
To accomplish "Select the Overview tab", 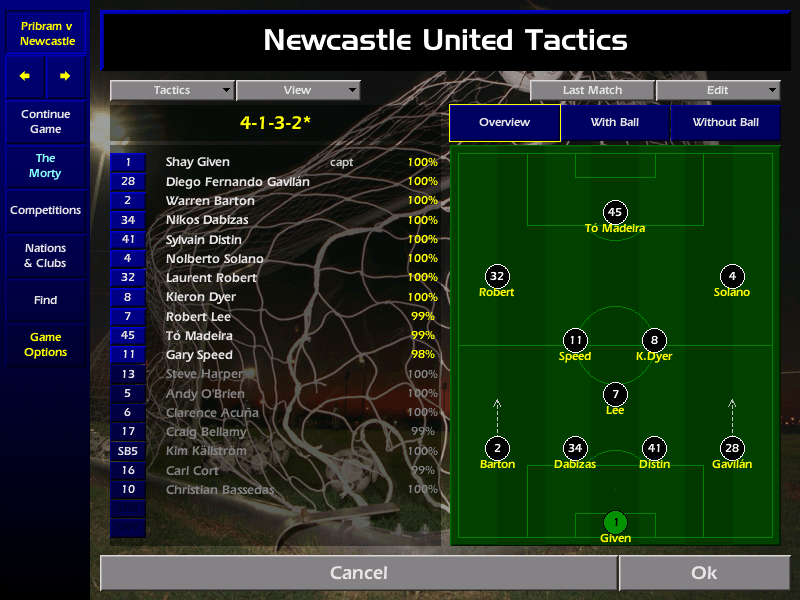I will pyautogui.click(x=504, y=123).
